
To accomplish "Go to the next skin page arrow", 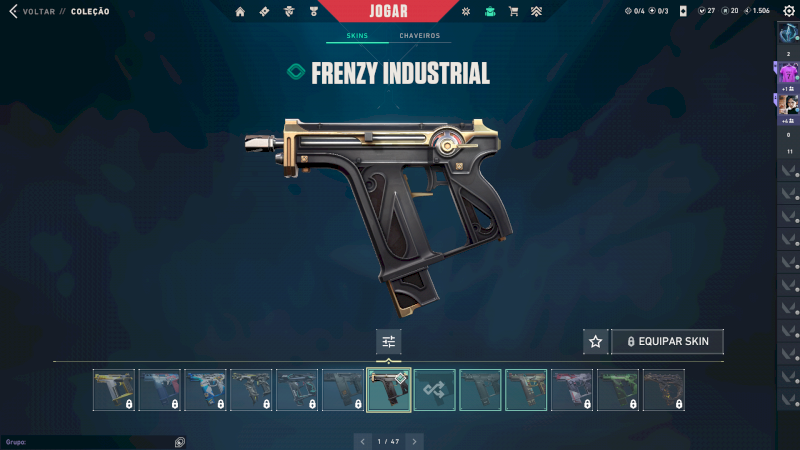I will pos(414,440).
